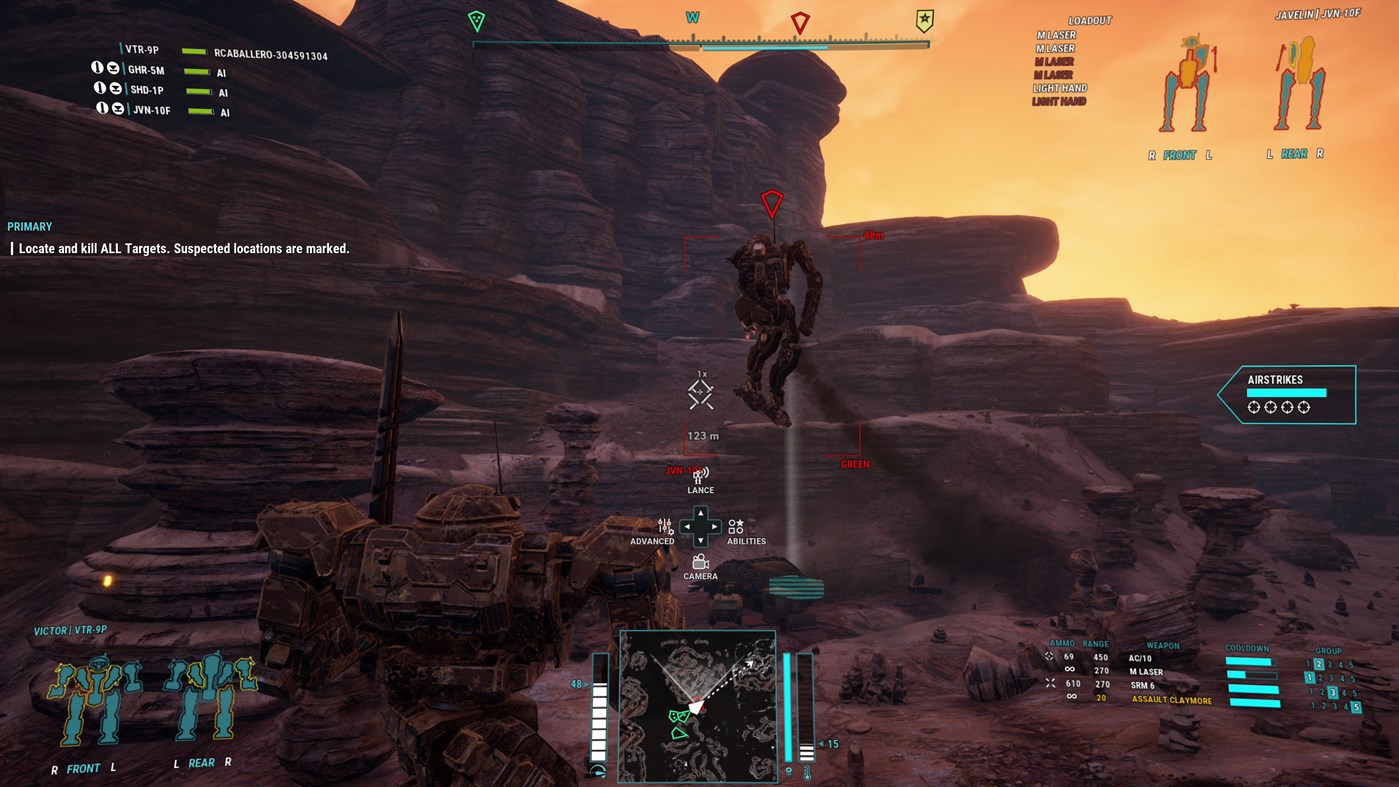The height and width of the screenshot is (787, 1399).
Task: Click the first Airstrikes flare icon
Action: (1253, 407)
